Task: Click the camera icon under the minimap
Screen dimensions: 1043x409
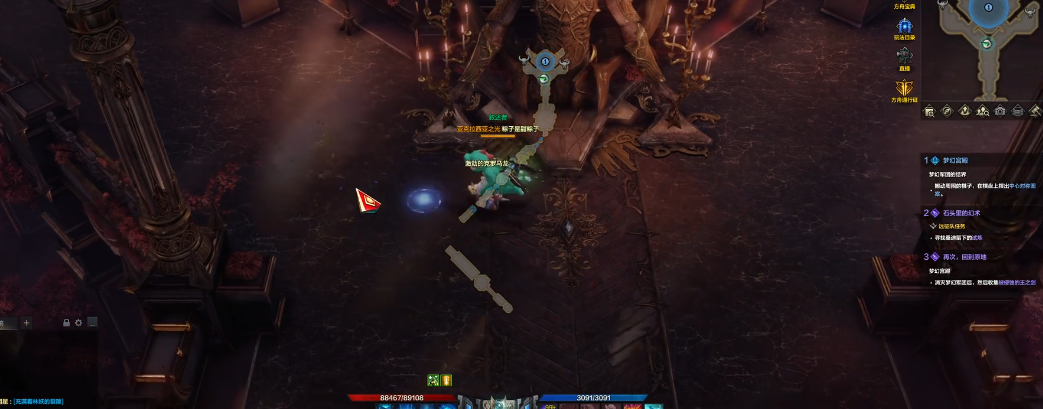Action: 999,111
